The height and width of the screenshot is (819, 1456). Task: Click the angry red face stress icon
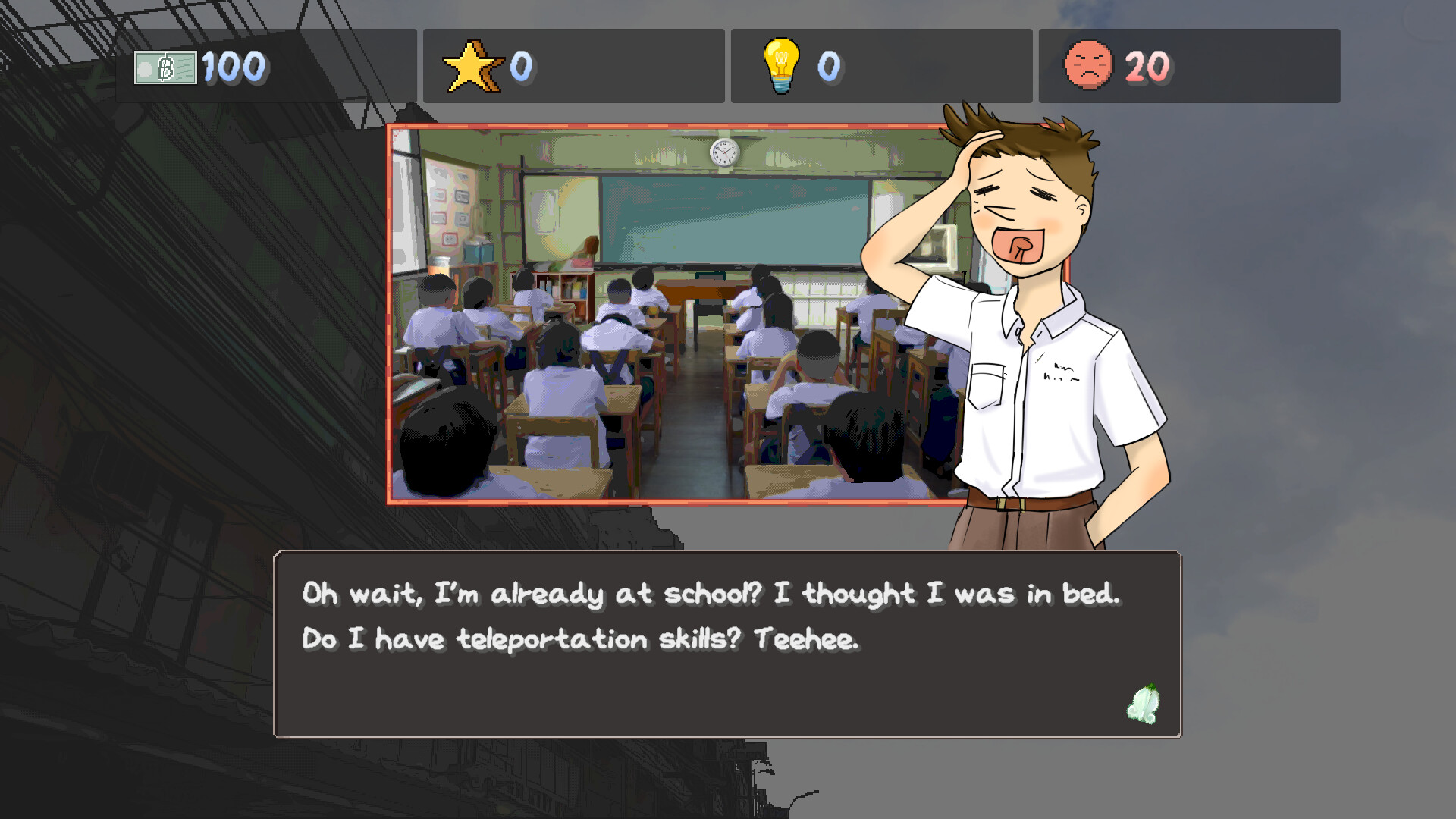[1090, 67]
